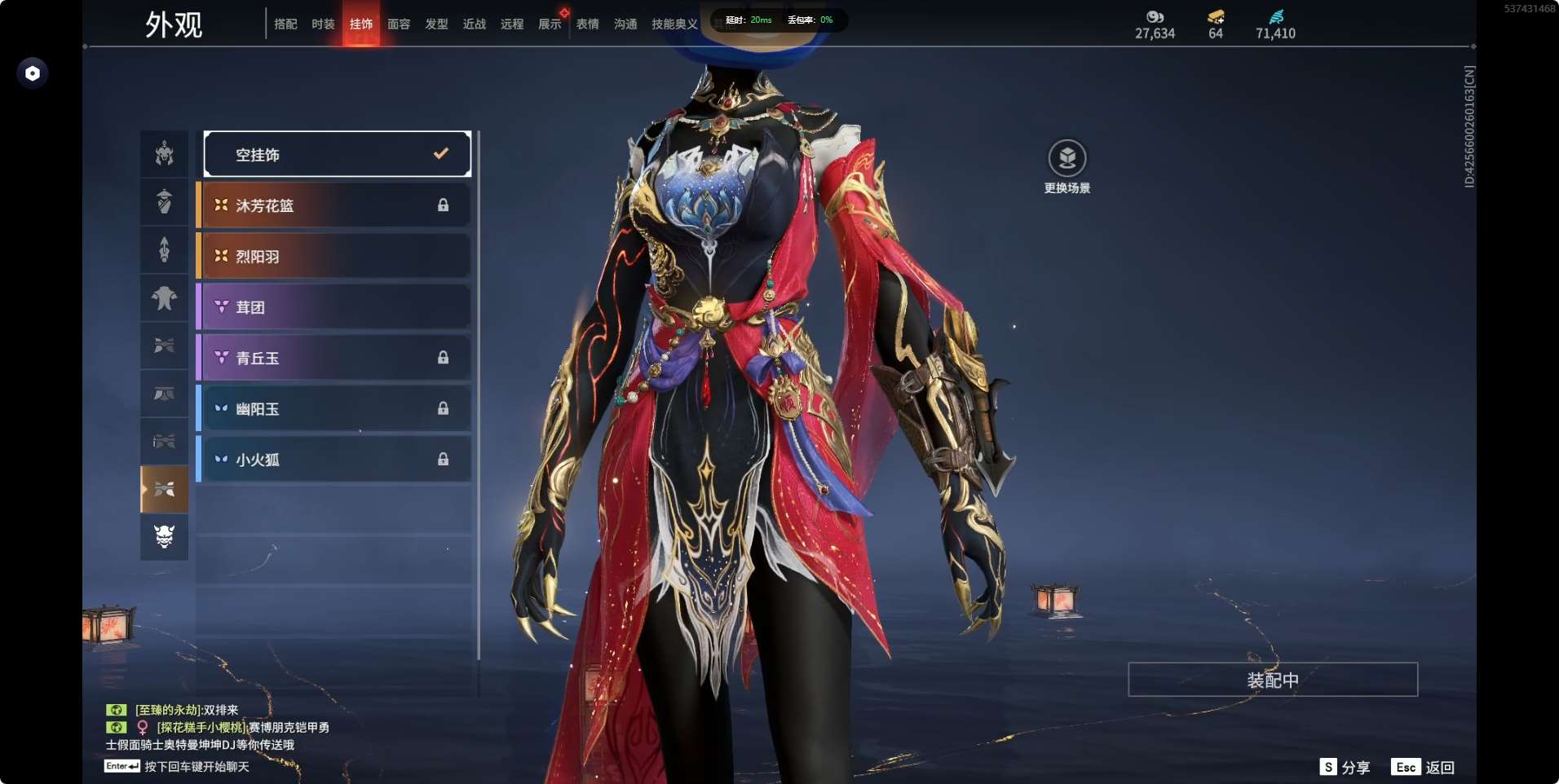
Task: Choose the locked 青丘玉 accessory
Action: pyautogui.click(x=334, y=358)
